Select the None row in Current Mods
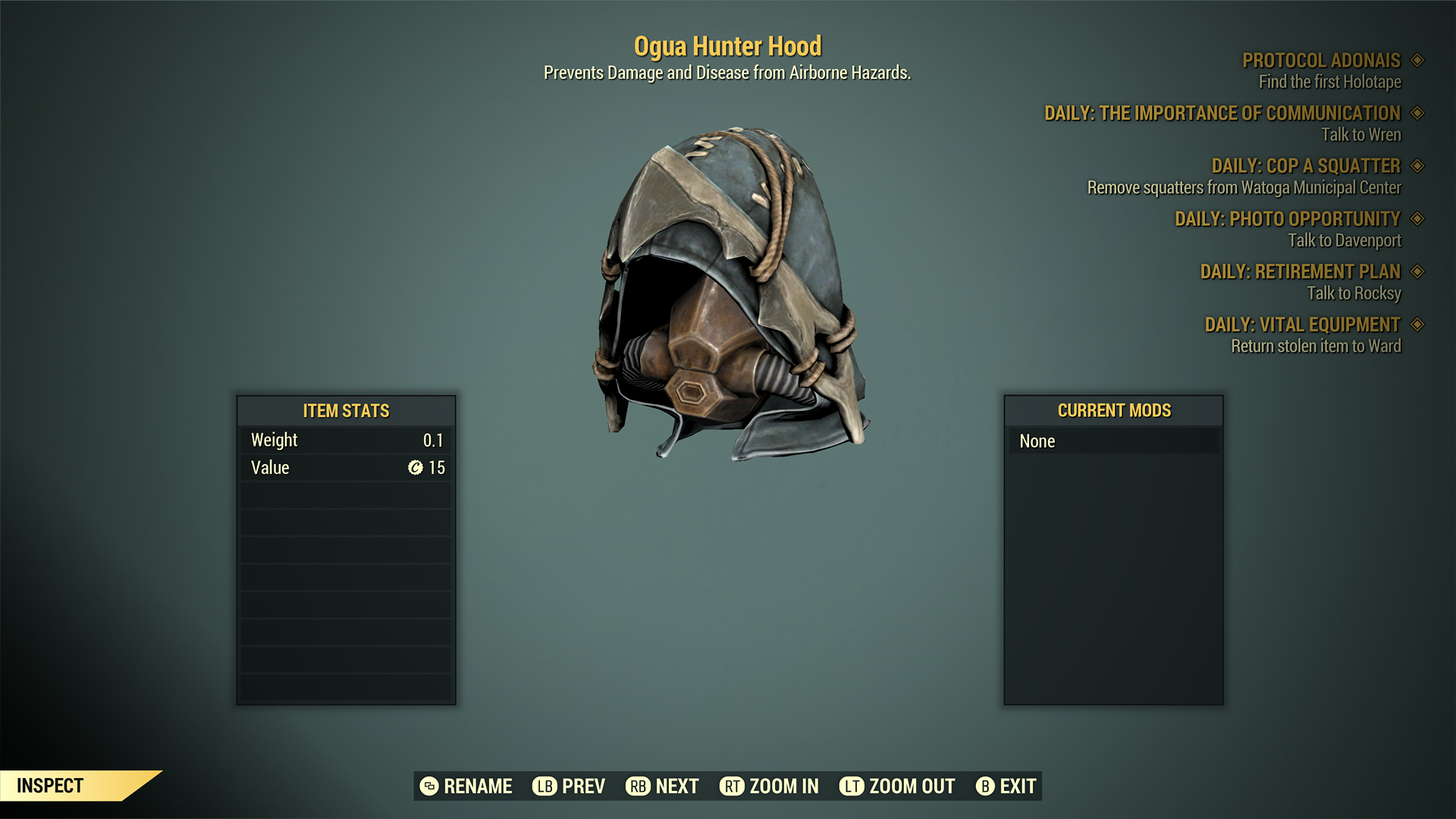 (x=1113, y=441)
